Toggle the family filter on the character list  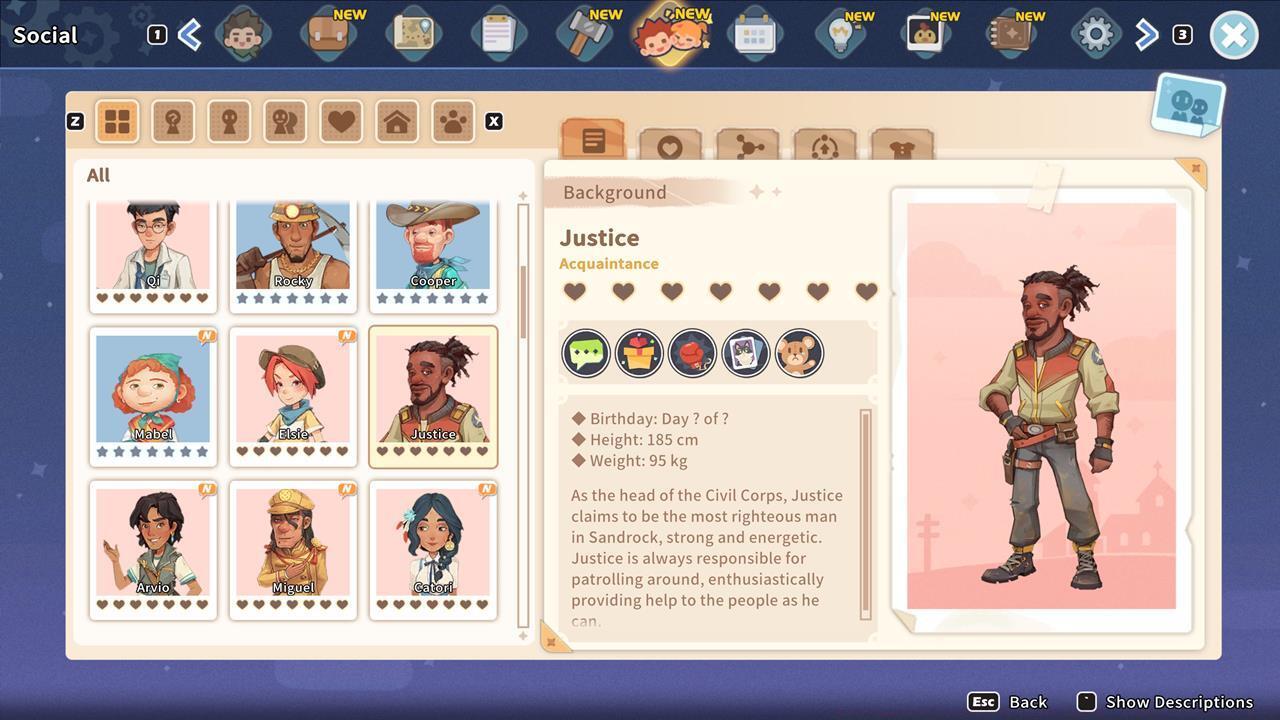pyautogui.click(x=397, y=121)
